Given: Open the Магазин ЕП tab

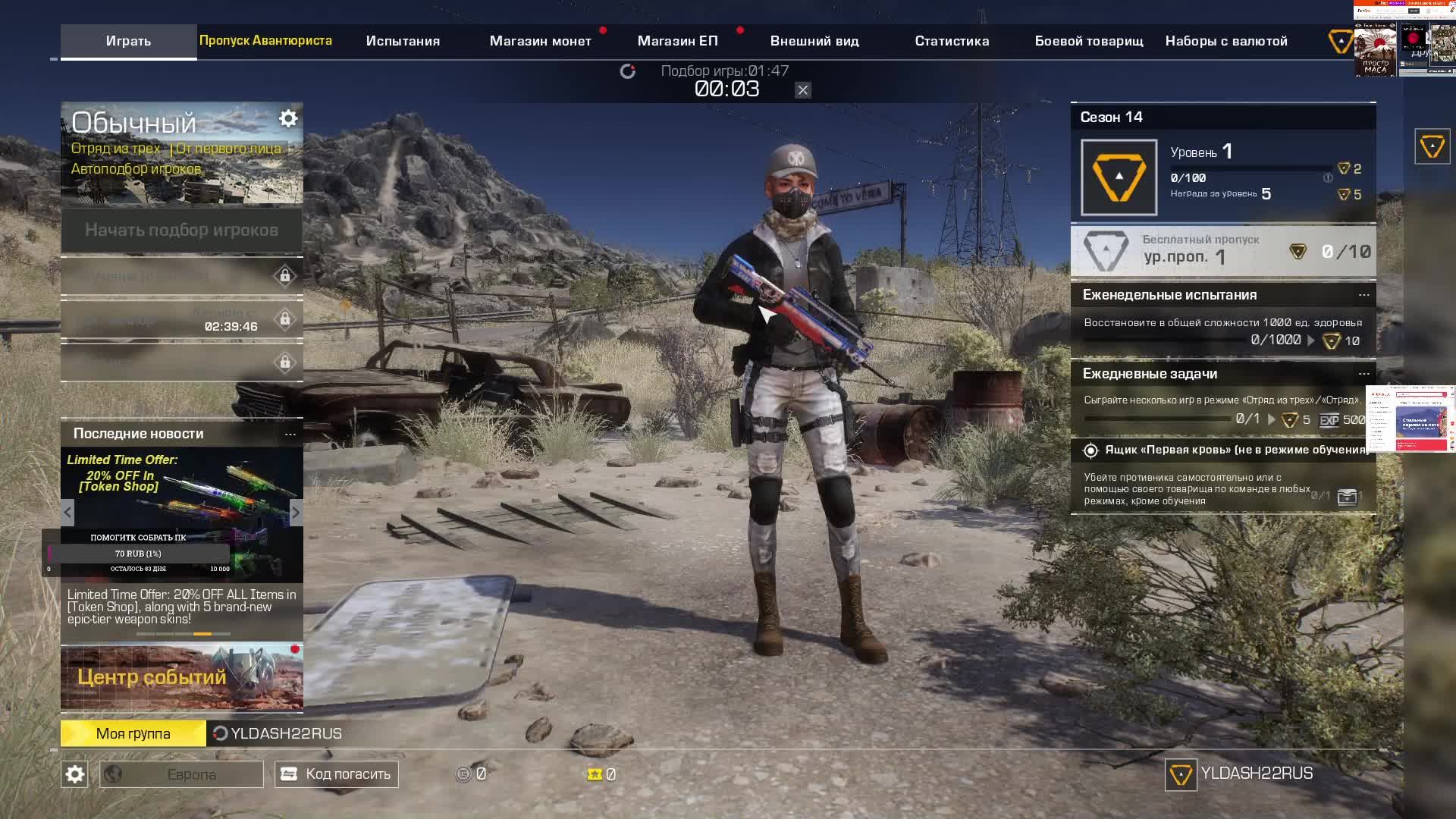Looking at the screenshot, I should pyautogui.click(x=677, y=41).
